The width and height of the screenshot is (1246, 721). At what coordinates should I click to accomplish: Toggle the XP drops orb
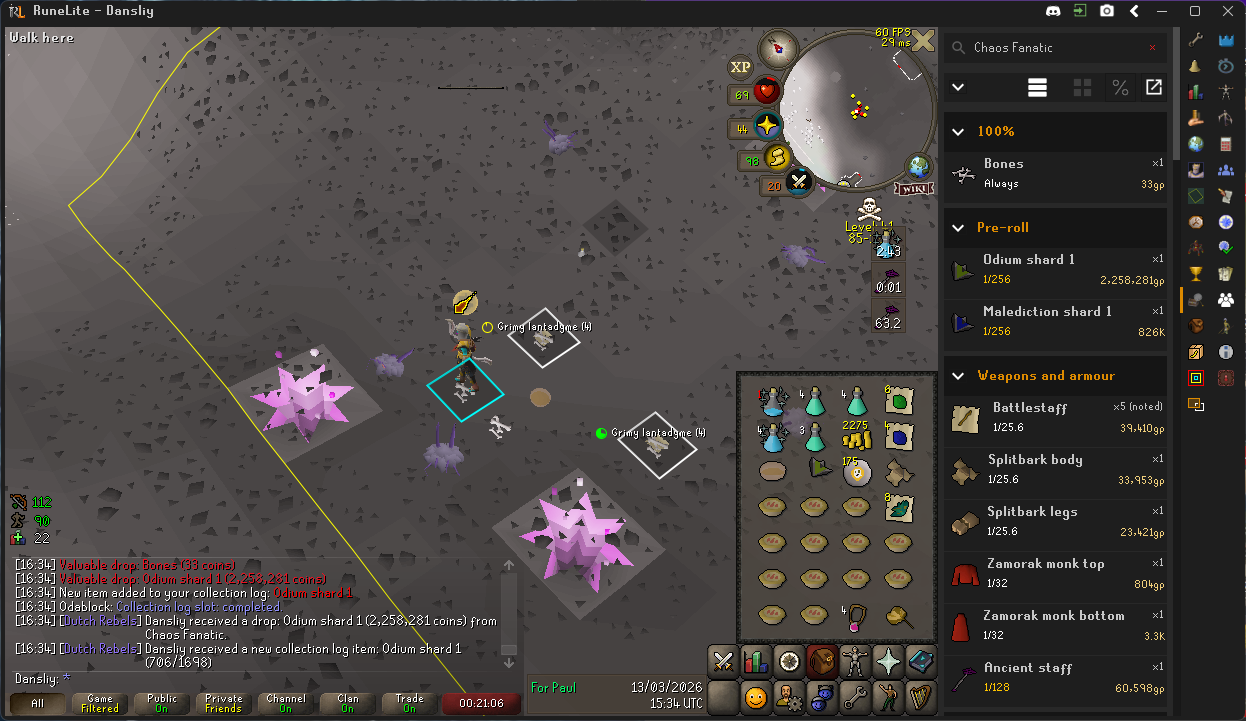tap(740, 67)
